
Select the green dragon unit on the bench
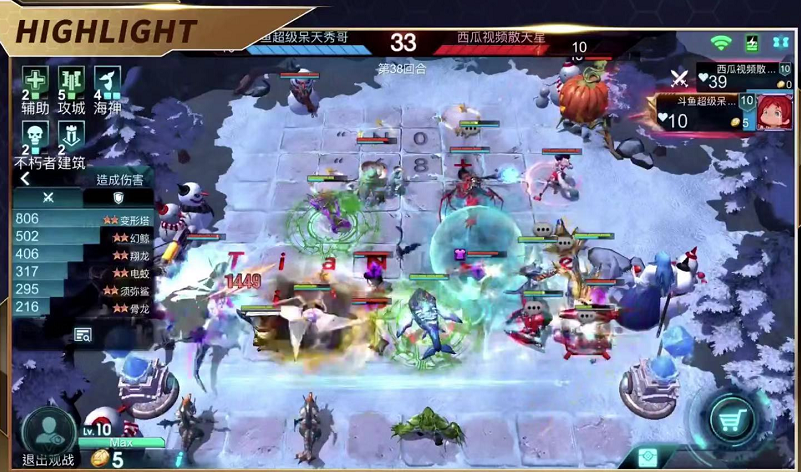pos(427,427)
